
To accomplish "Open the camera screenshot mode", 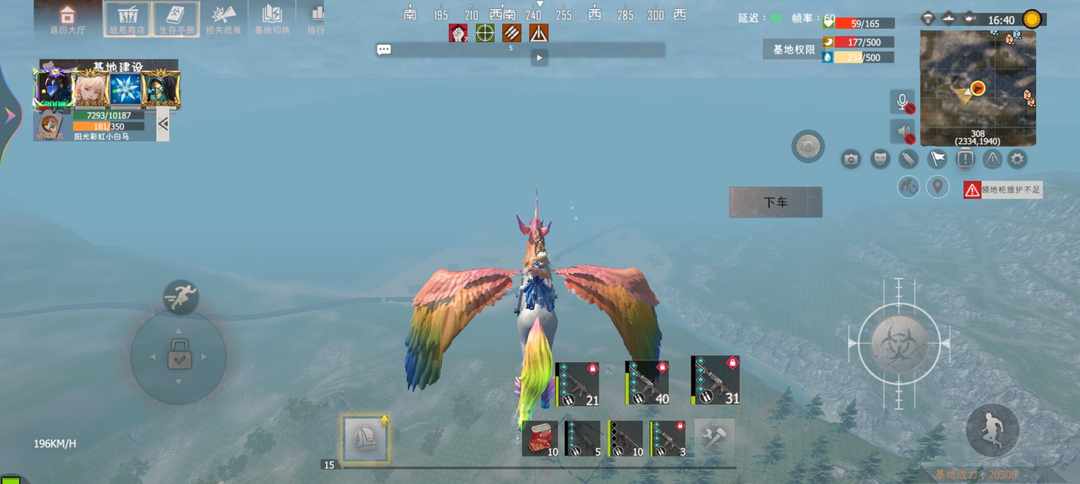I will (851, 158).
